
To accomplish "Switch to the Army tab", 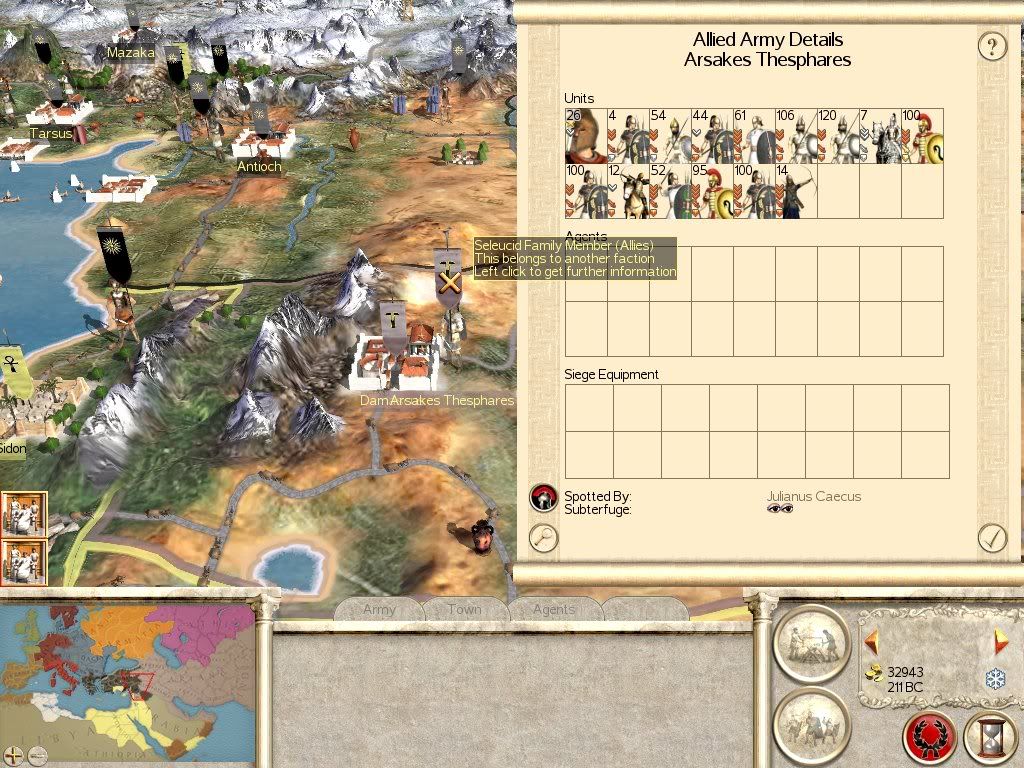I will [x=380, y=609].
